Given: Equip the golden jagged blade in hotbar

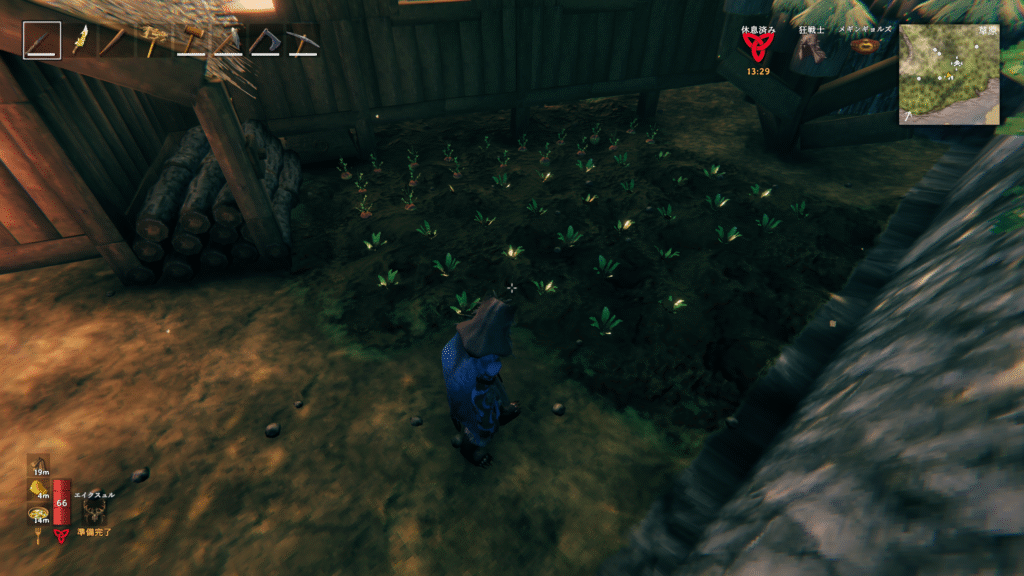Looking at the screenshot, I should [x=79, y=41].
